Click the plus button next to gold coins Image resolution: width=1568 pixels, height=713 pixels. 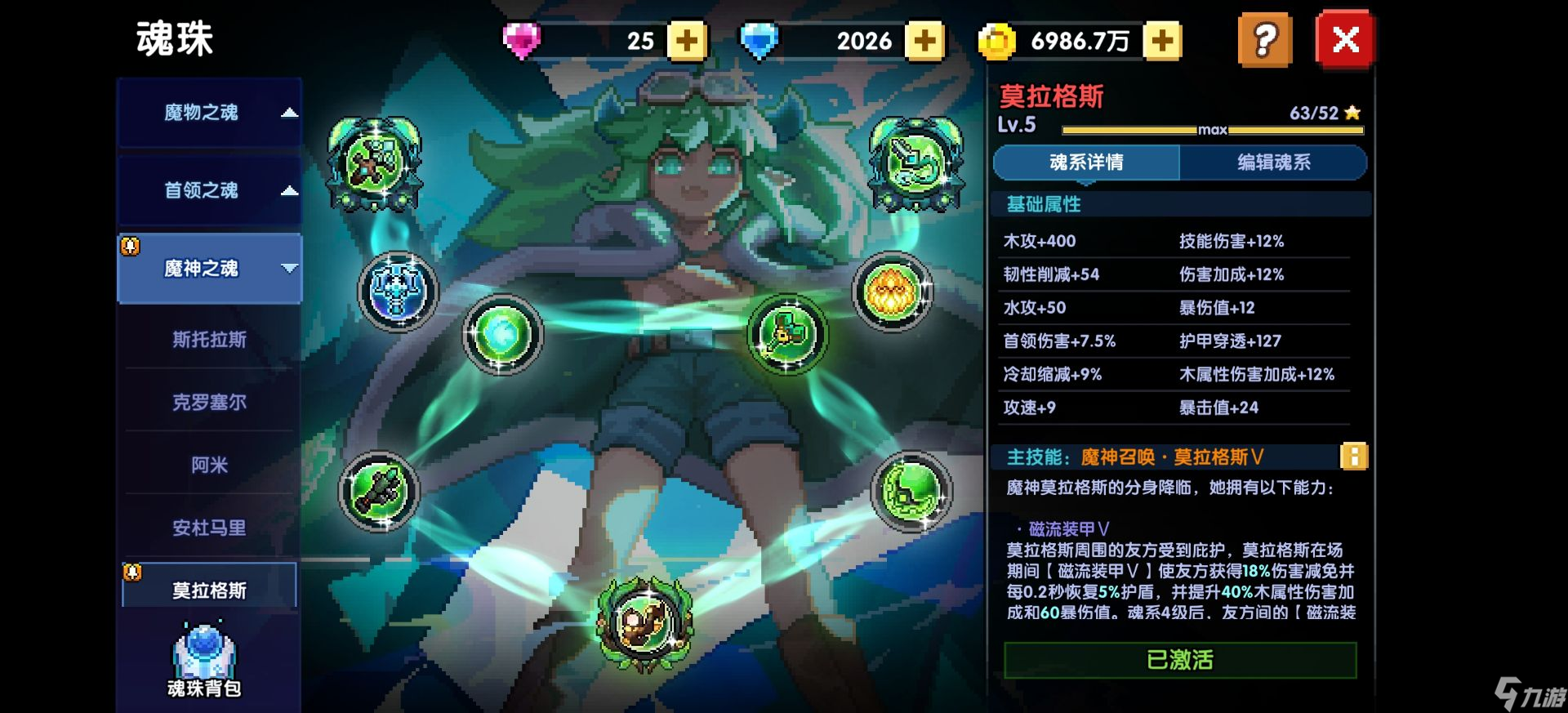[1163, 39]
